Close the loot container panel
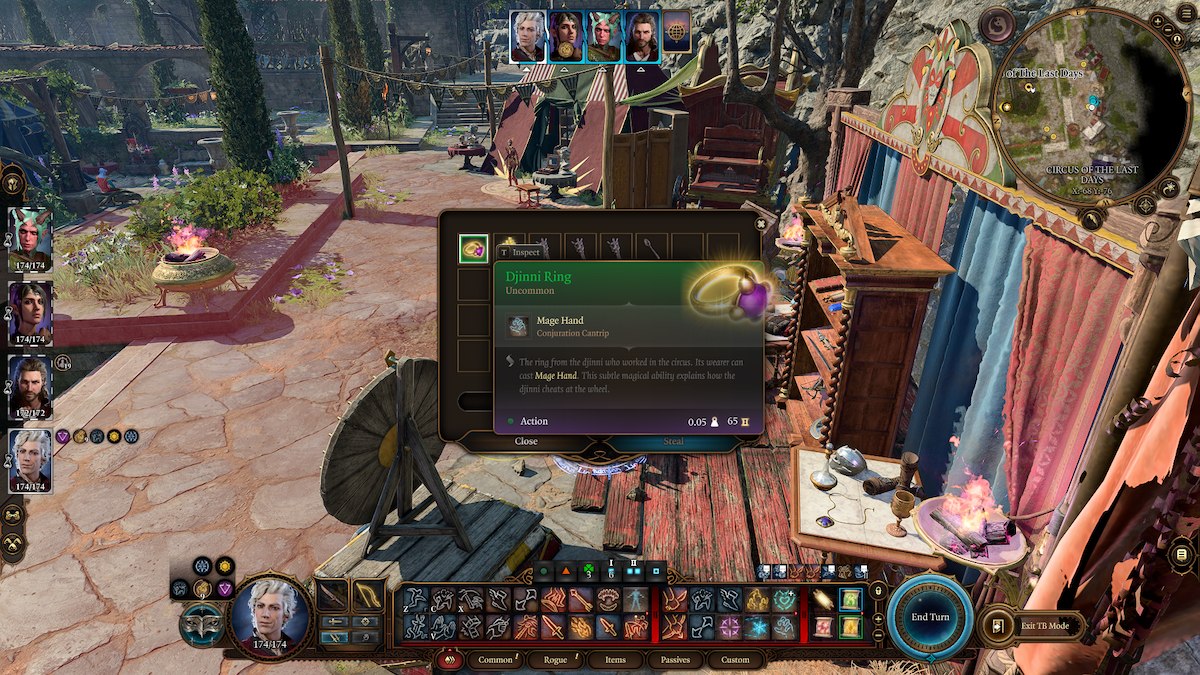Viewport: 1200px width, 675px height. [x=526, y=441]
